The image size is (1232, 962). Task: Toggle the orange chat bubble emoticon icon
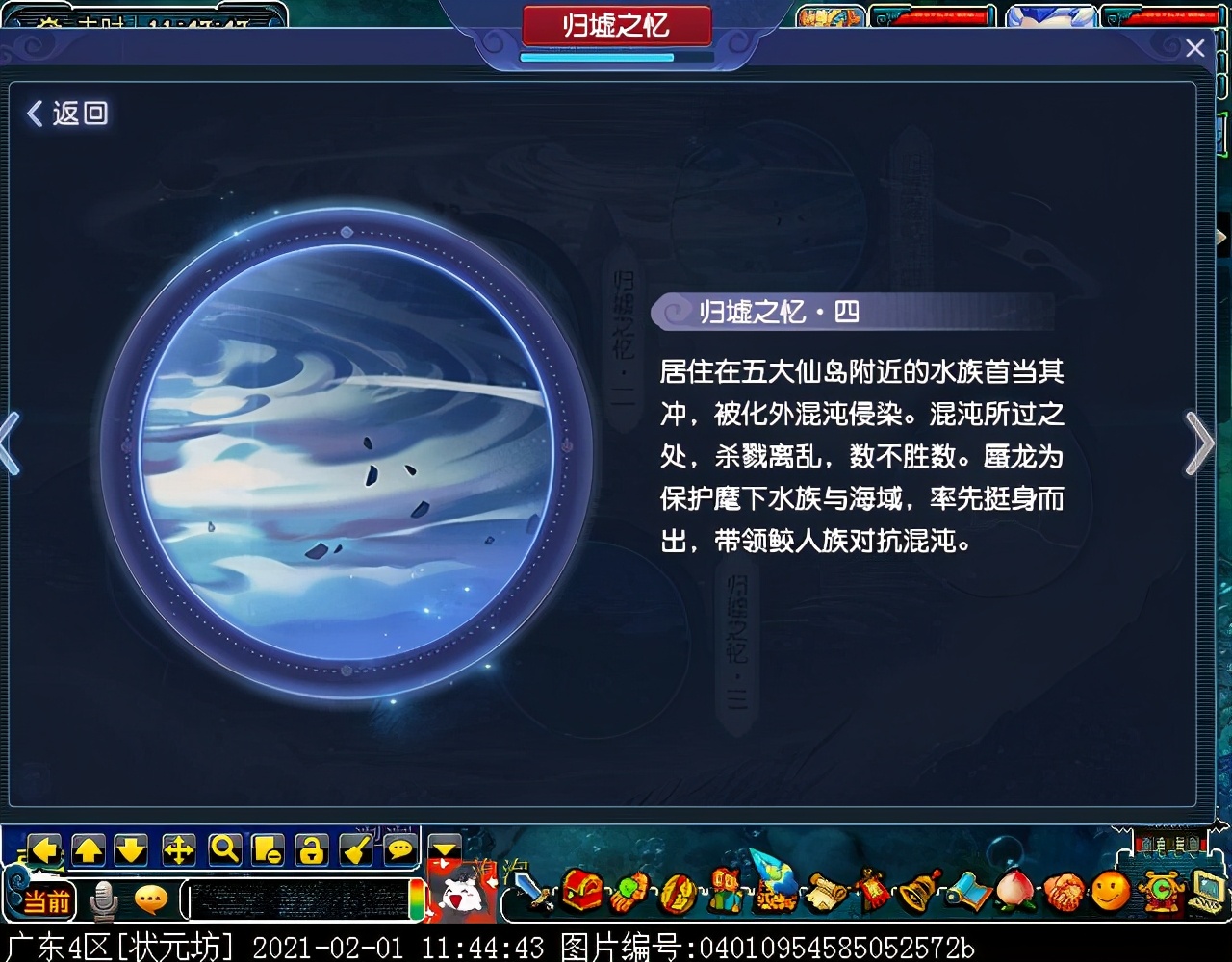pyautogui.click(x=151, y=899)
